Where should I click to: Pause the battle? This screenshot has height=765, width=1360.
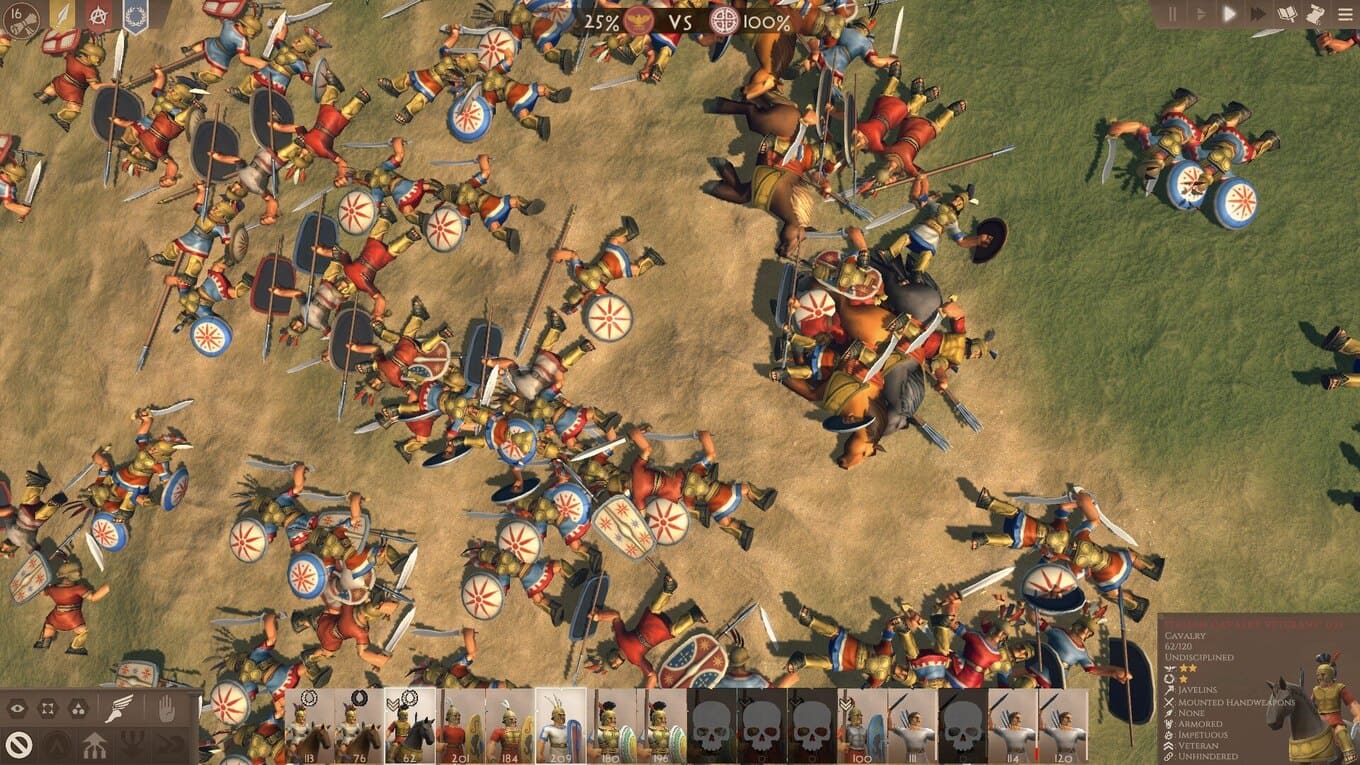[1173, 14]
